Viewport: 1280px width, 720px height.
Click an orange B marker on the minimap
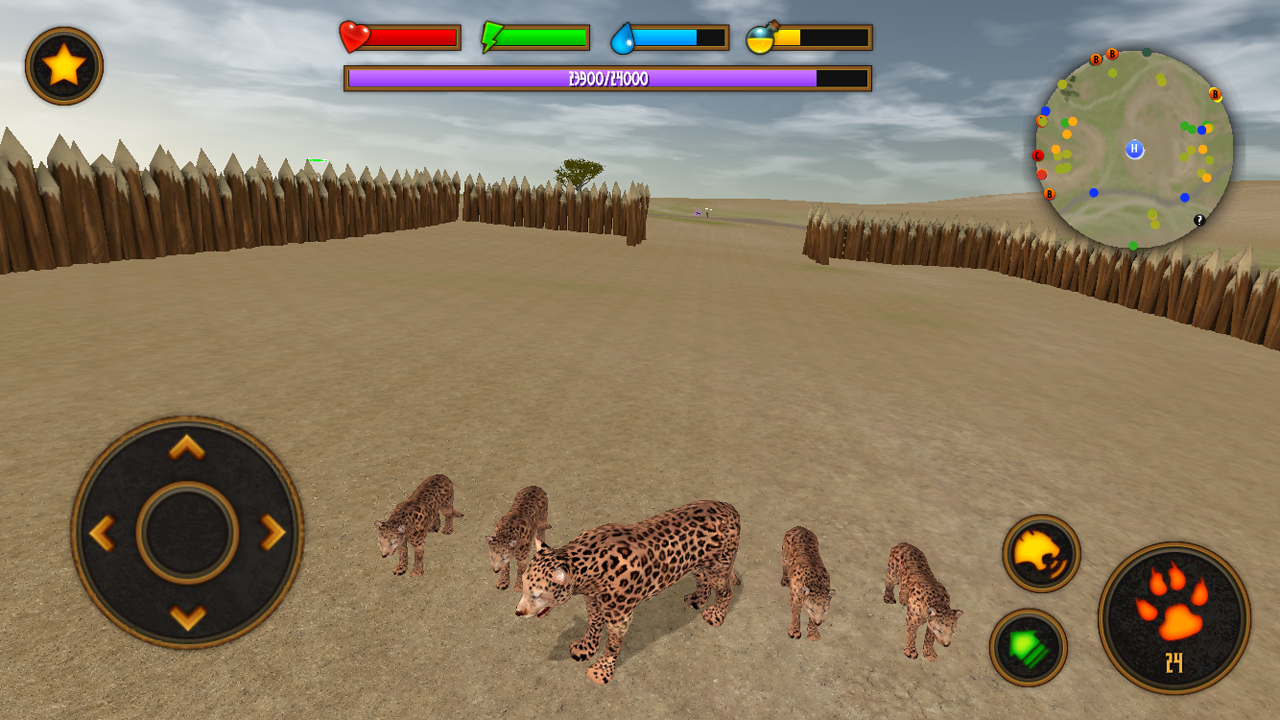pyautogui.click(x=1112, y=55)
